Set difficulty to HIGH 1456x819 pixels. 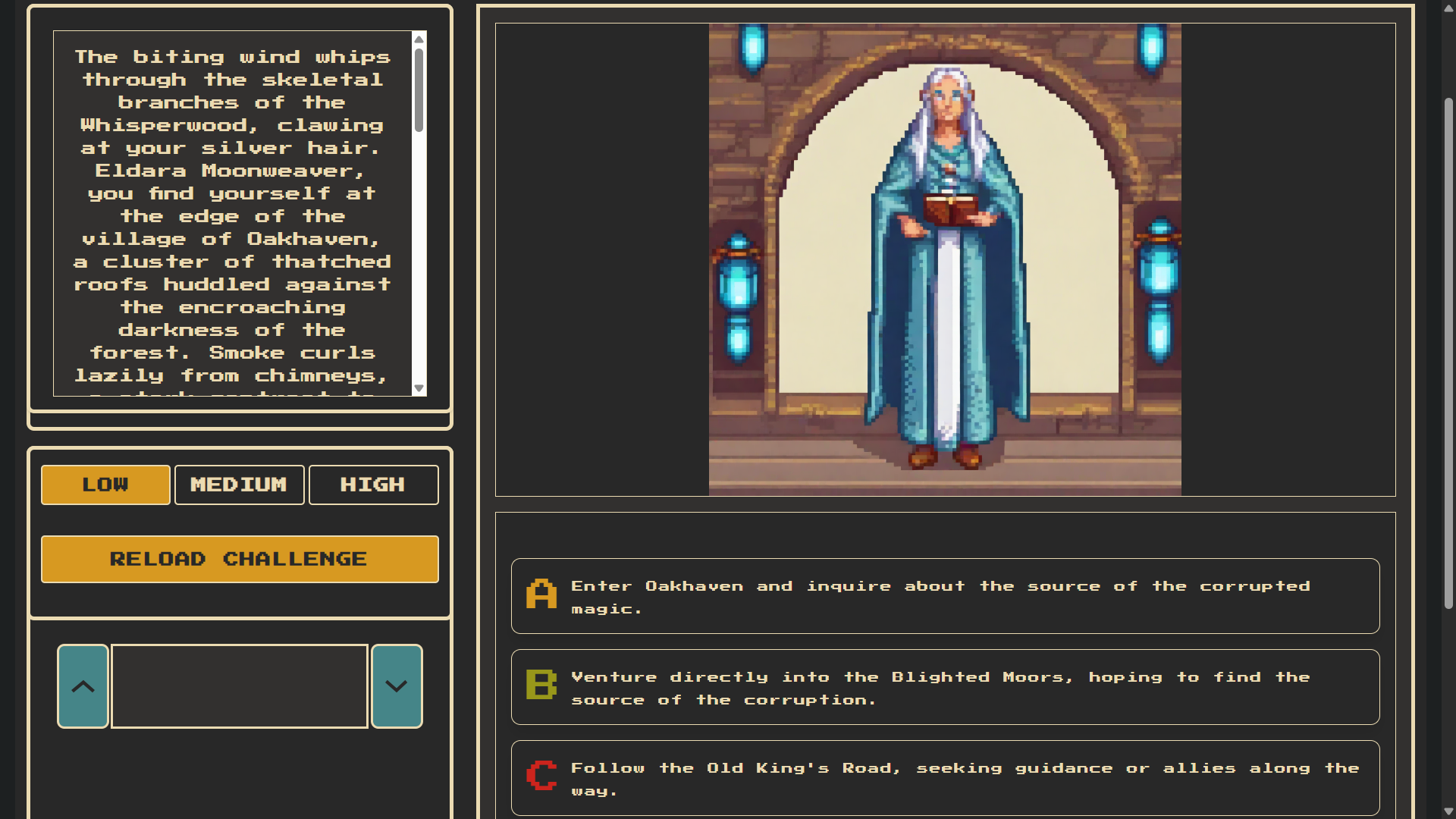tap(373, 485)
